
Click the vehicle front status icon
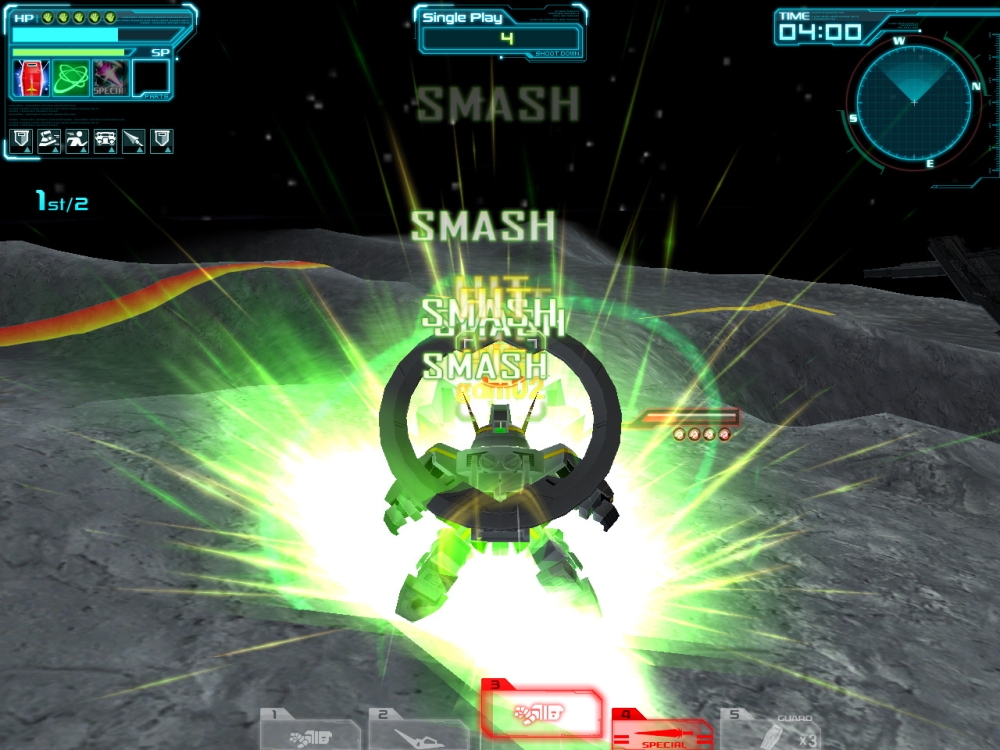pos(105,141)
